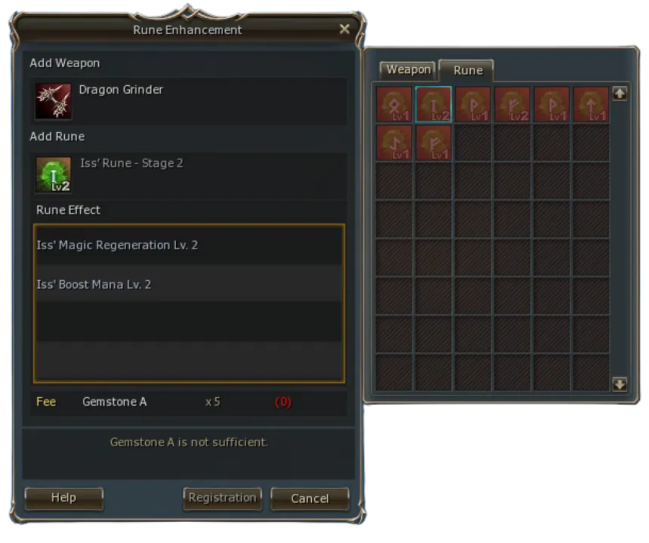The width and height of the screenshot is (649, 543).
Task: Click the Help button
Action: click(64, 497)
